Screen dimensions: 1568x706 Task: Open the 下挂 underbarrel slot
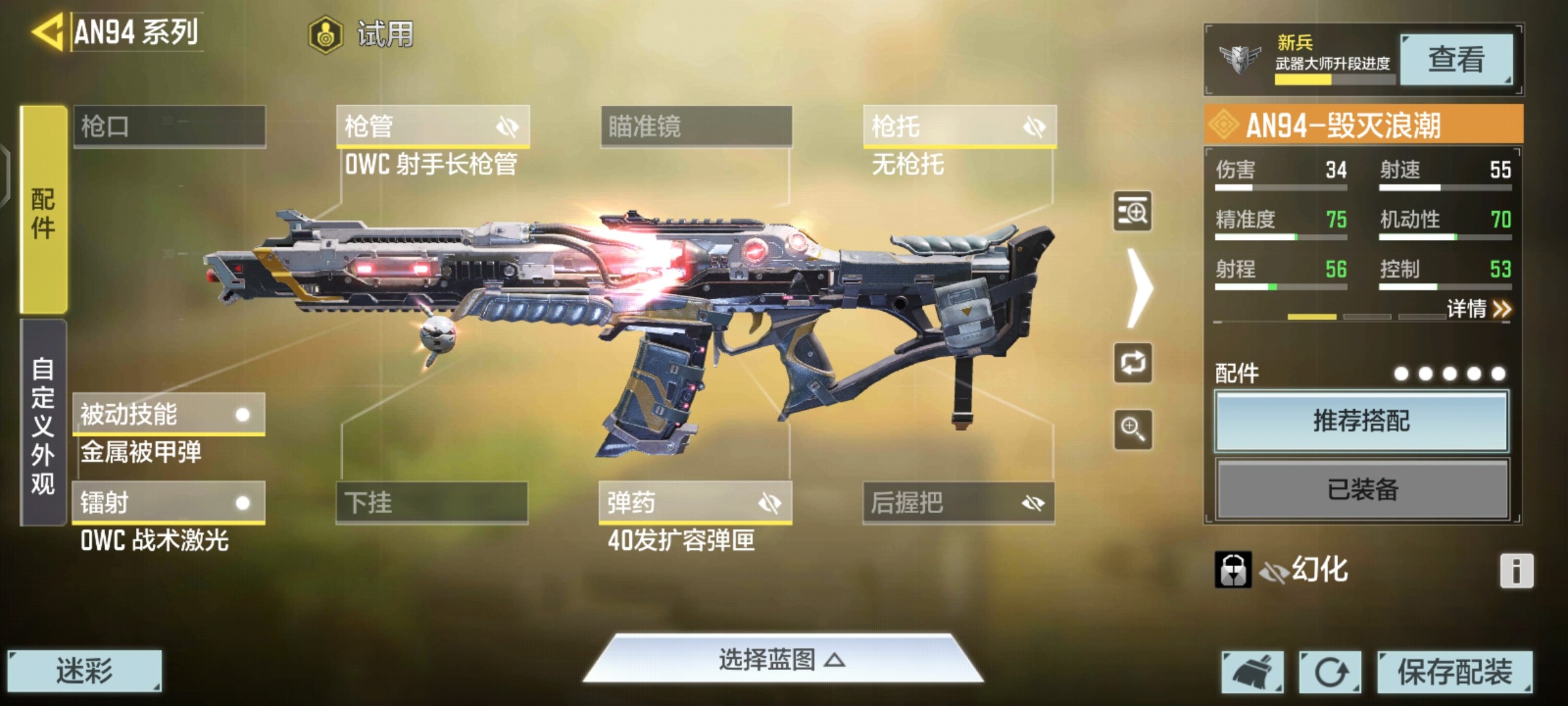click(432, 503)
